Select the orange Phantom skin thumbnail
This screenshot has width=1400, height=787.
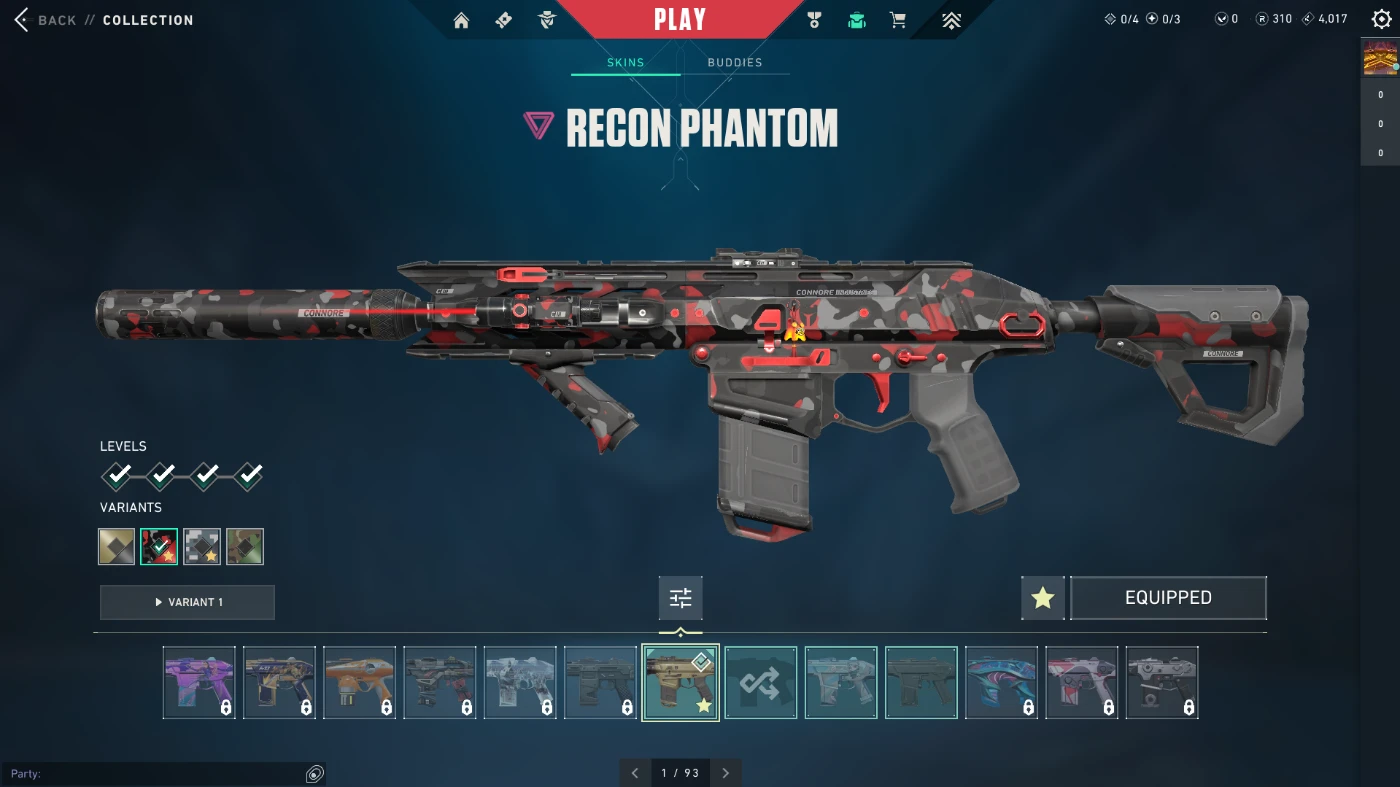tap(360, 683)
